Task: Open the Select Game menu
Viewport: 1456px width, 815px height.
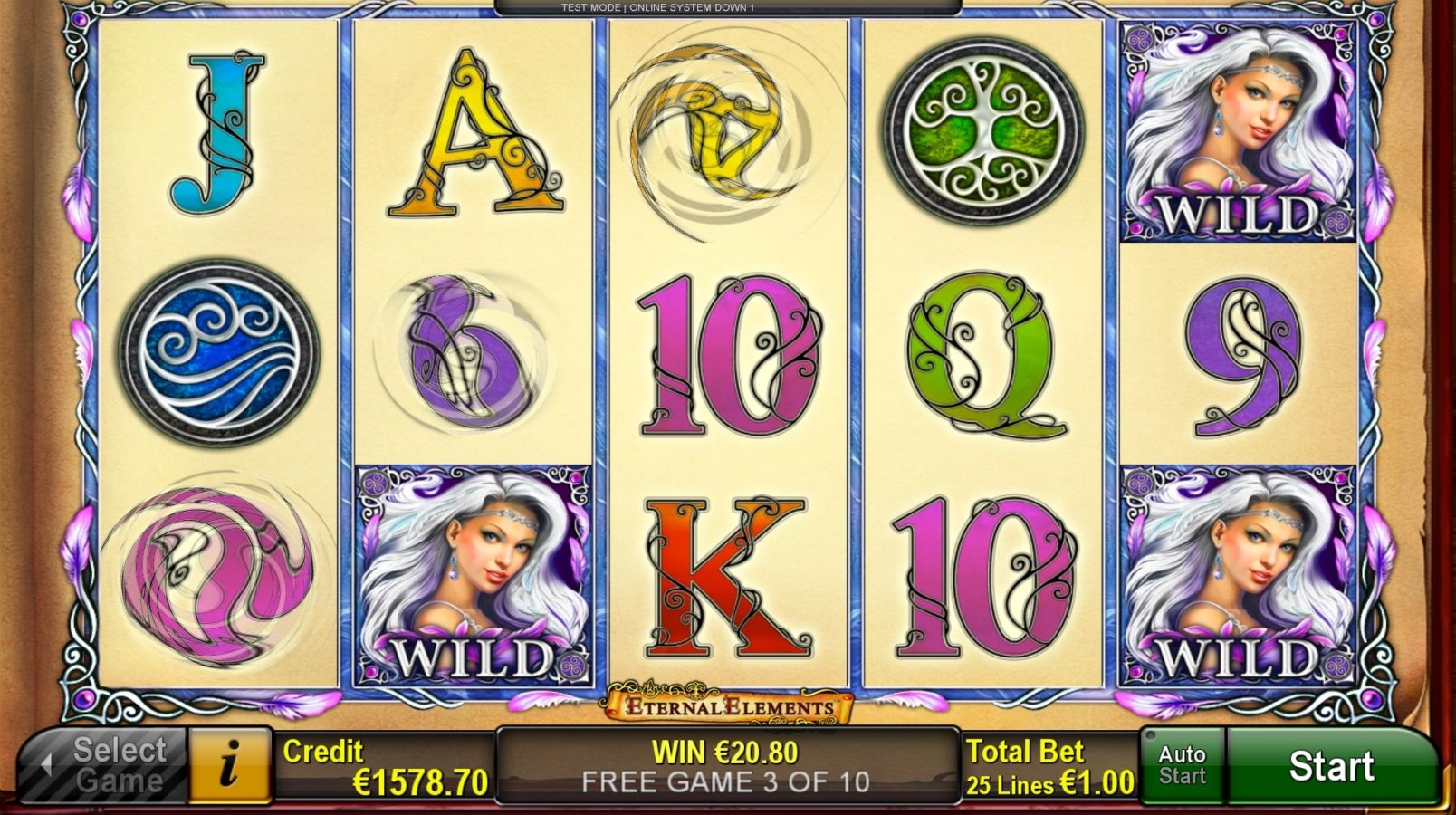Action: (105, 766)
